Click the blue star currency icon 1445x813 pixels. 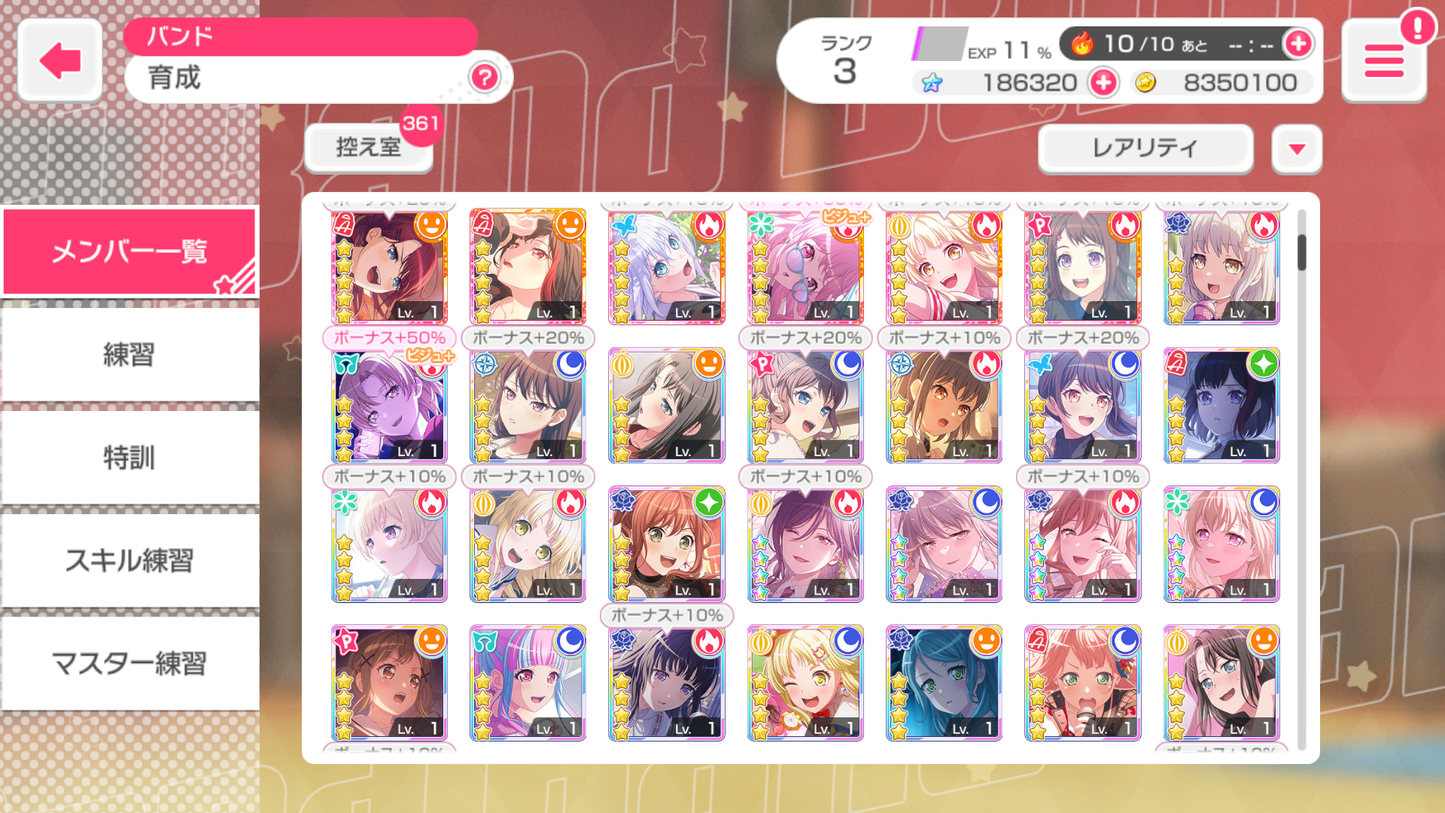[930, 83]
